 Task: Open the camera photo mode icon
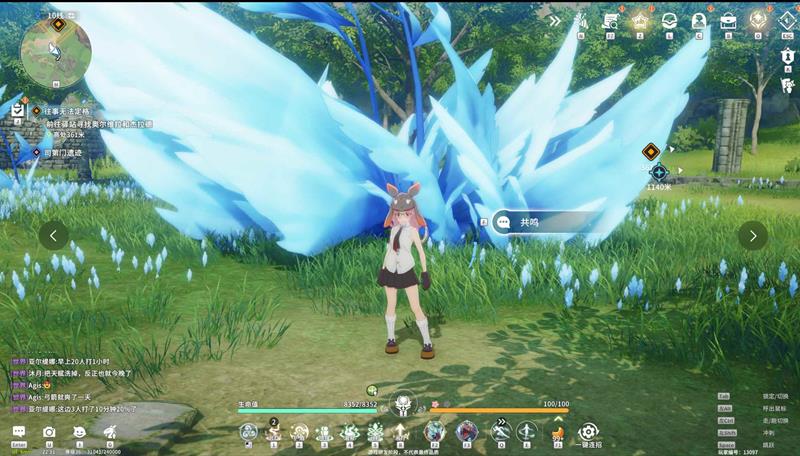49,432
